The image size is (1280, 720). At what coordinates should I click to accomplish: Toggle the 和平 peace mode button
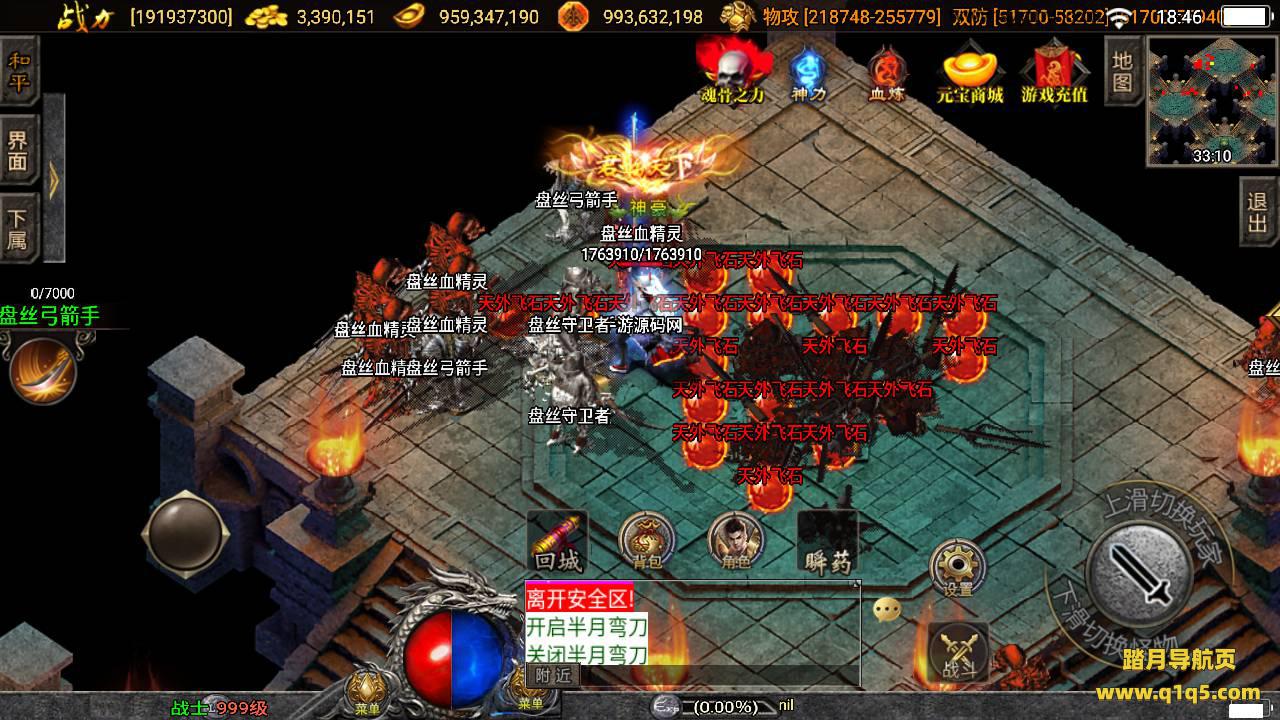tap(19, 70)
